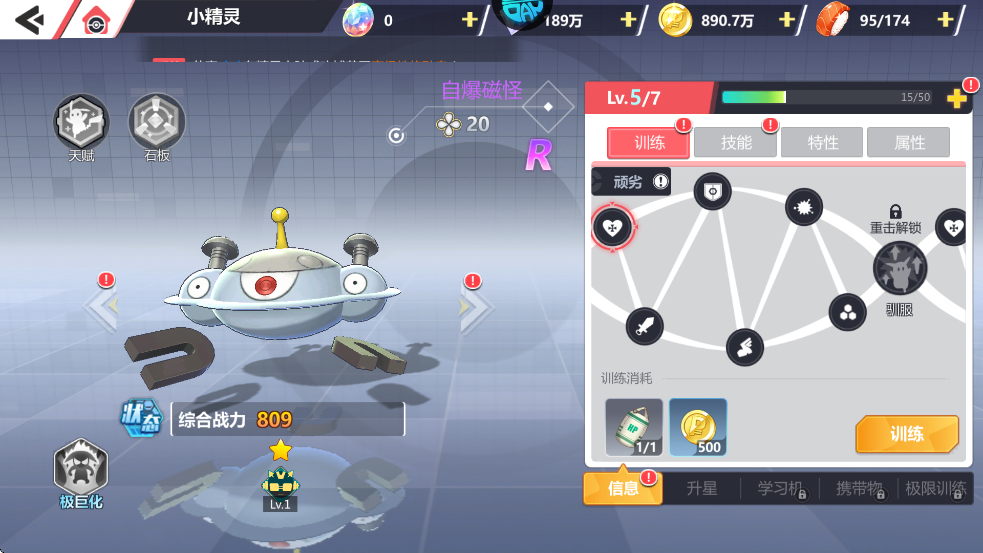The width and height of the screenshot is (983, 553).
Task: View the next Pokémon with right arrow
Action: 475,308
